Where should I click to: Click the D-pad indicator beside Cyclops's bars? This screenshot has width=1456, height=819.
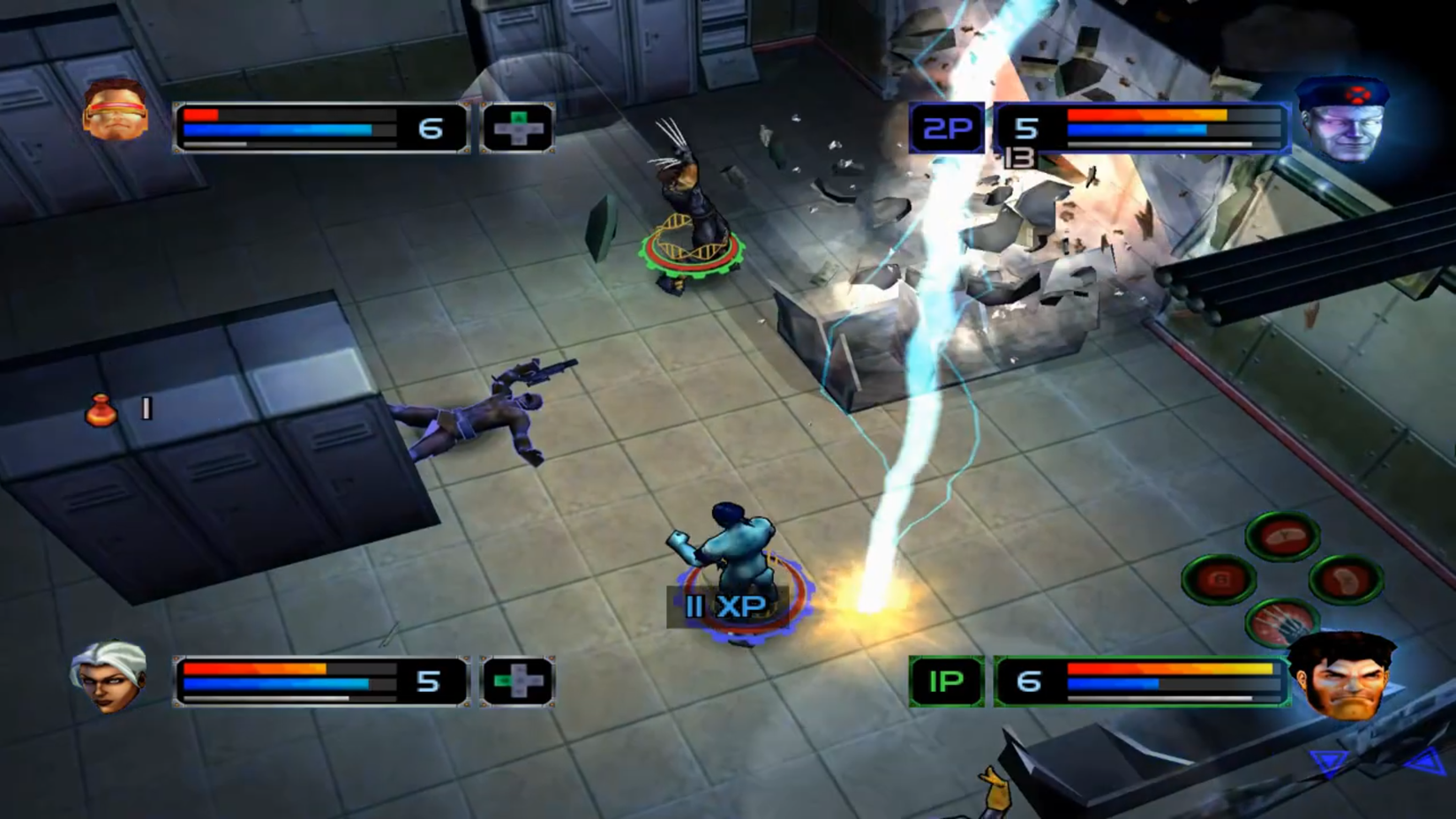[x=519, y=127]
